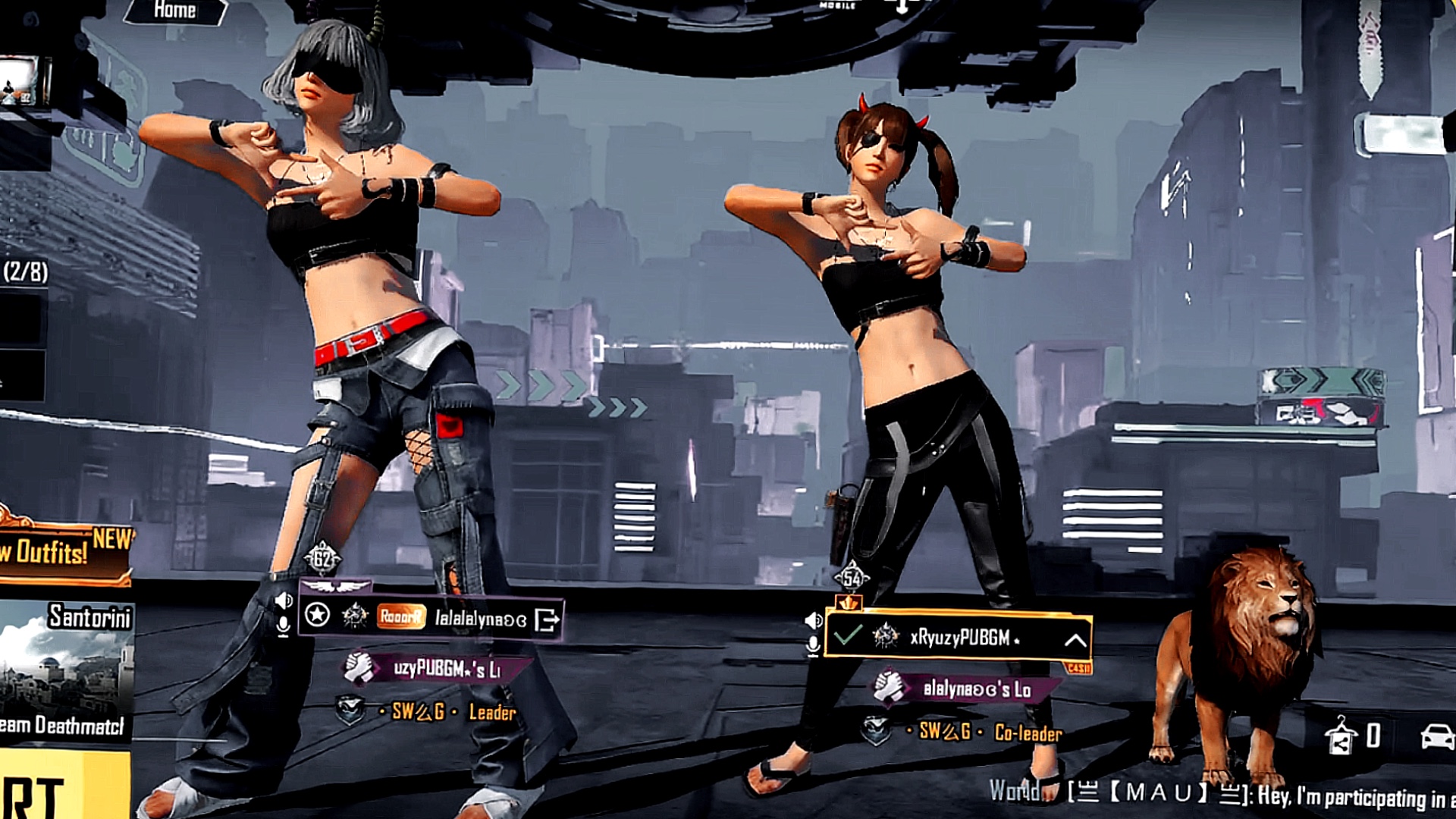
Task: Click the SWAG clan badge under lalalalyna
Action: [x=350, y=711]
